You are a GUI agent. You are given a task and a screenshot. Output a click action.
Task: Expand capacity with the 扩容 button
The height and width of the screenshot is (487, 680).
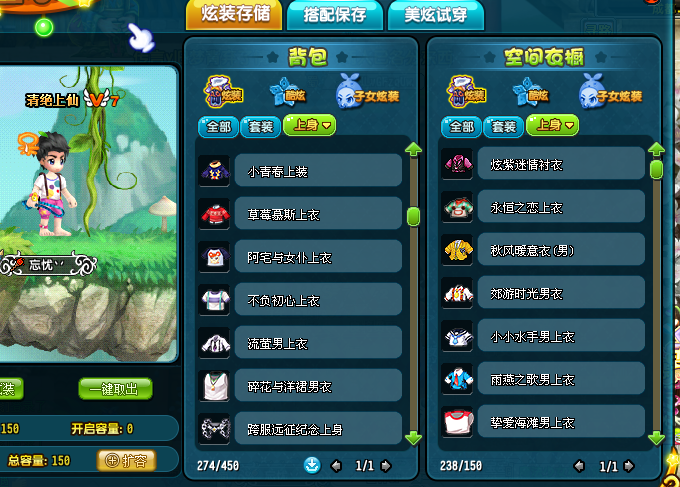pyautogui.click(x=126, y=461)
